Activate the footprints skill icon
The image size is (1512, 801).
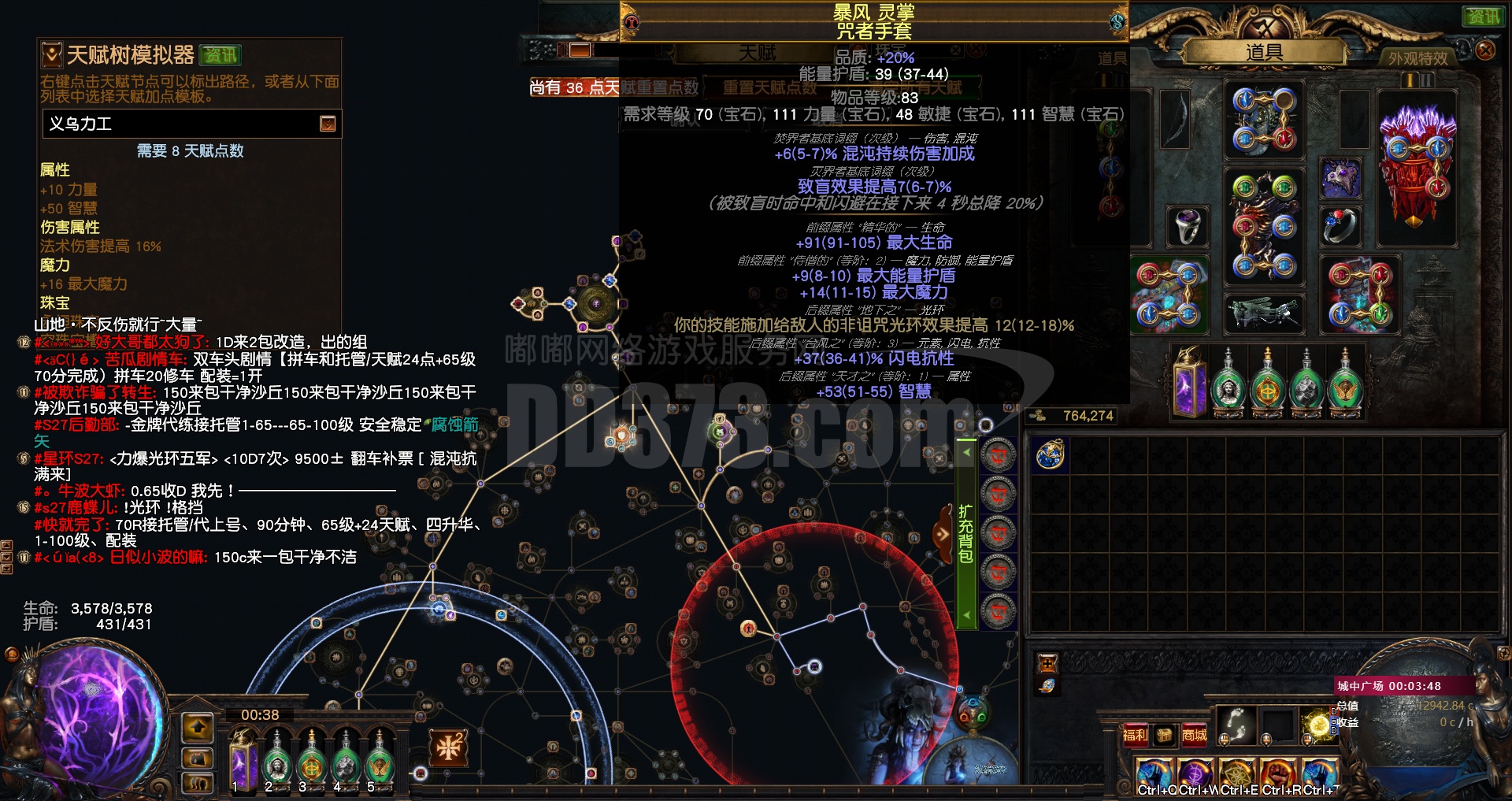(x=1236, y=725)
